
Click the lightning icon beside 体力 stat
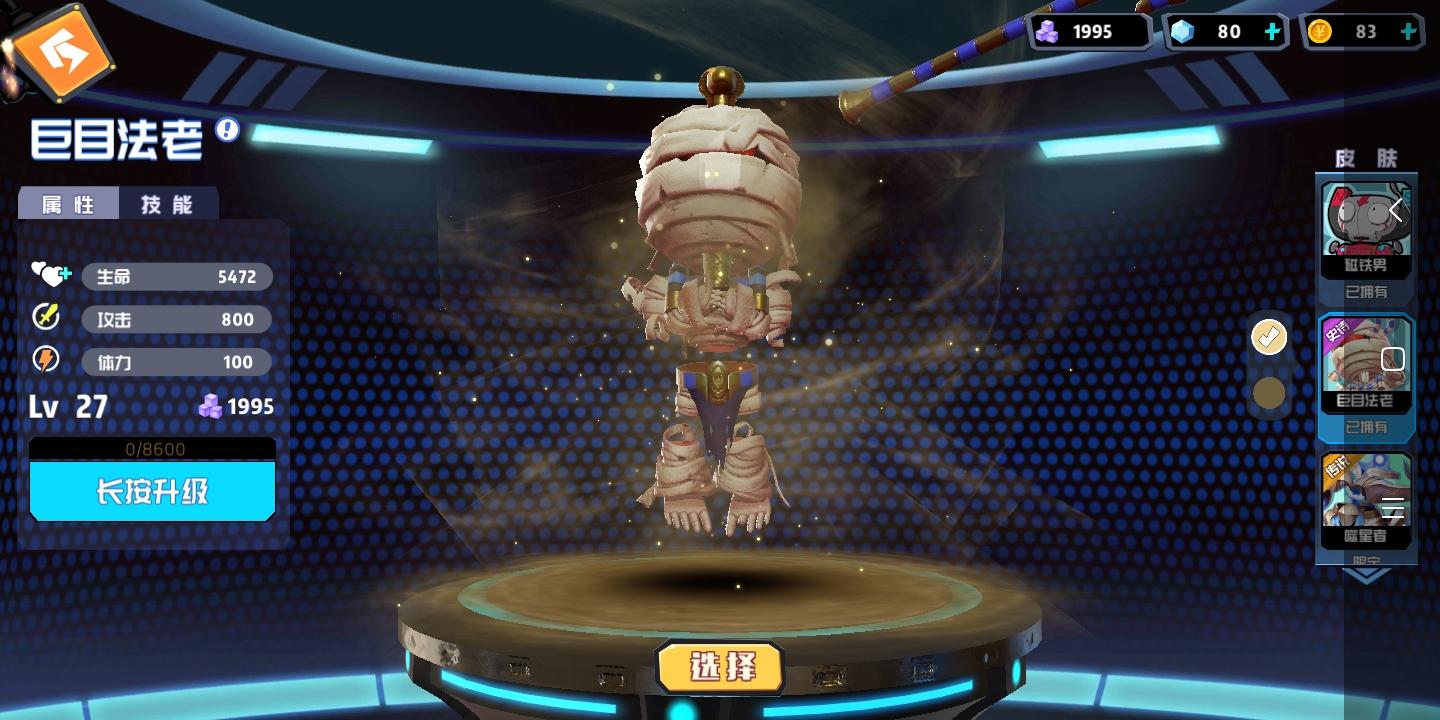46,360
